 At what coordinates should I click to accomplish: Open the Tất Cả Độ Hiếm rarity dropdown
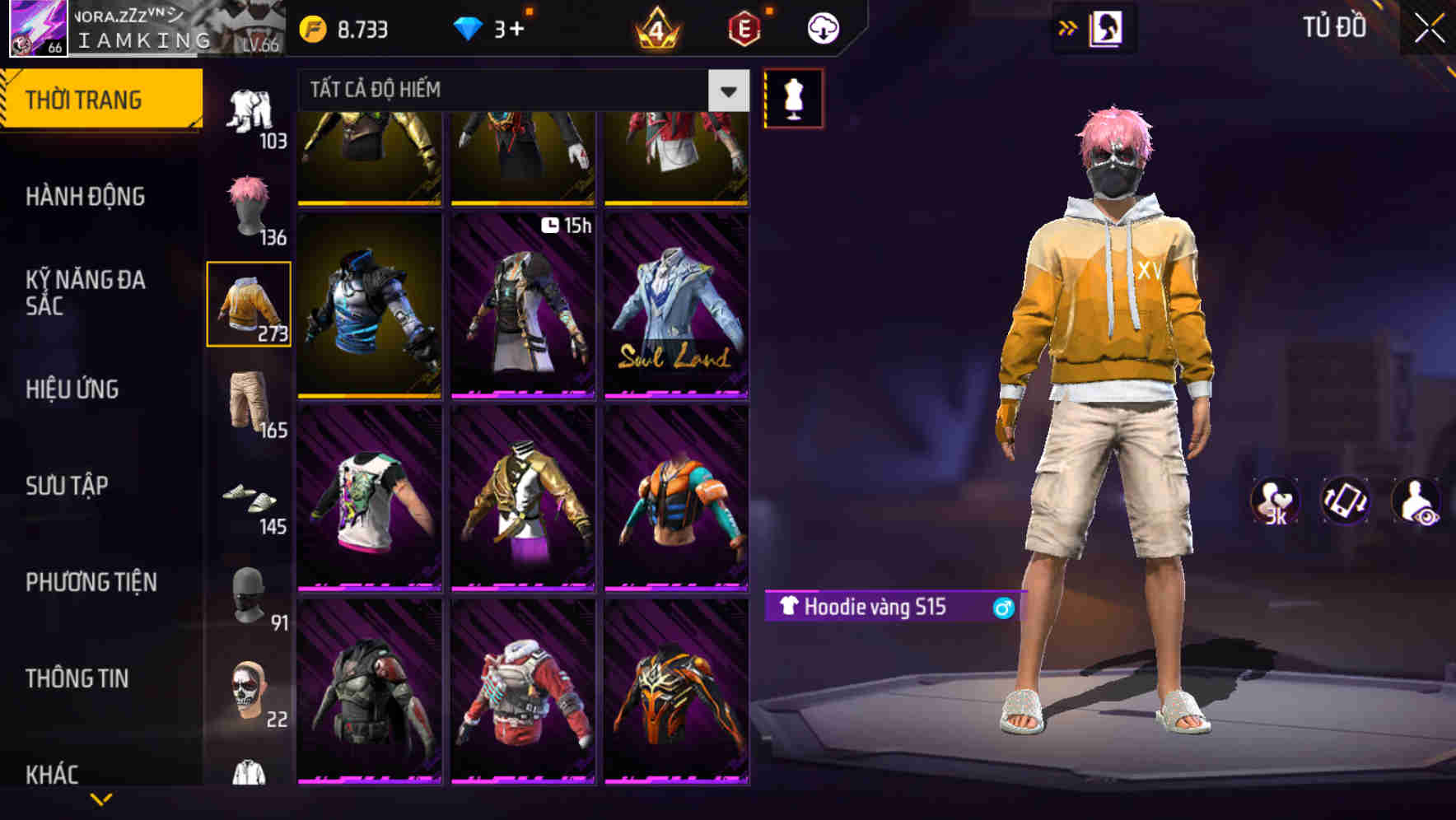511,91
